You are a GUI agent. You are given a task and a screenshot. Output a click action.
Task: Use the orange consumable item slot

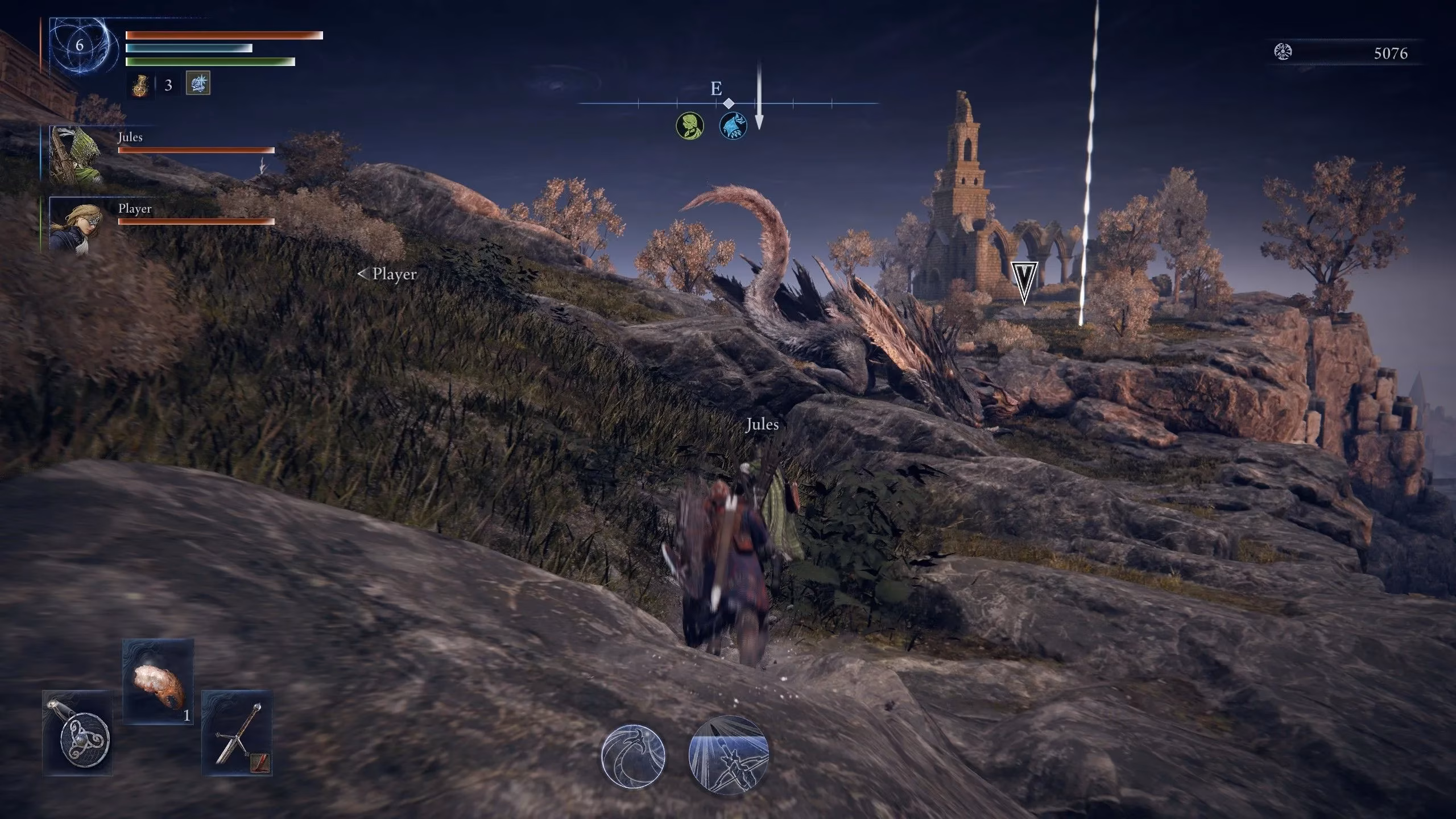pyautogui.click(x=158, y=681)
